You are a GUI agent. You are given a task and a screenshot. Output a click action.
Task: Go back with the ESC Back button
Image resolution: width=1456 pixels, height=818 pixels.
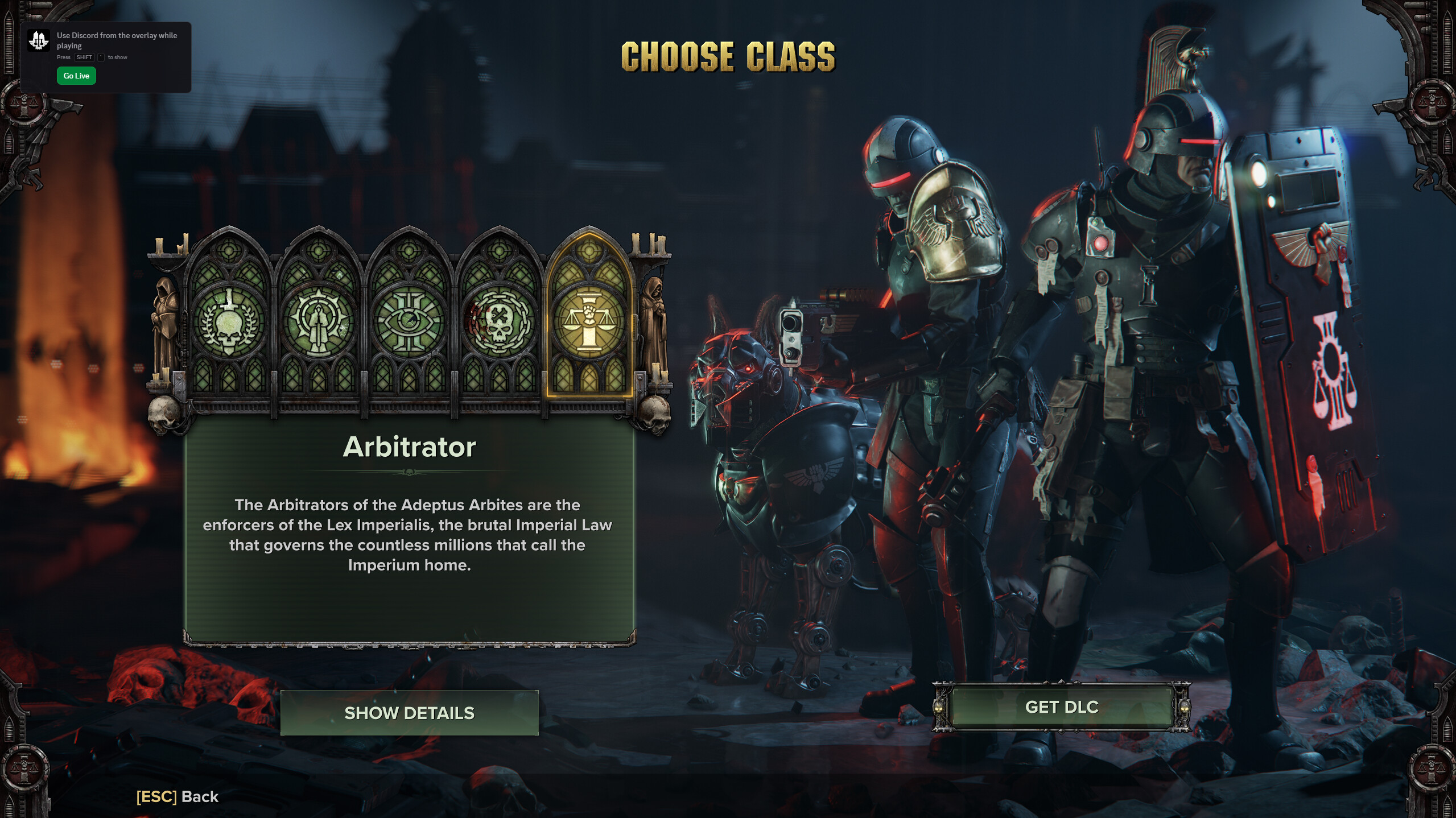tap(178, 796)
